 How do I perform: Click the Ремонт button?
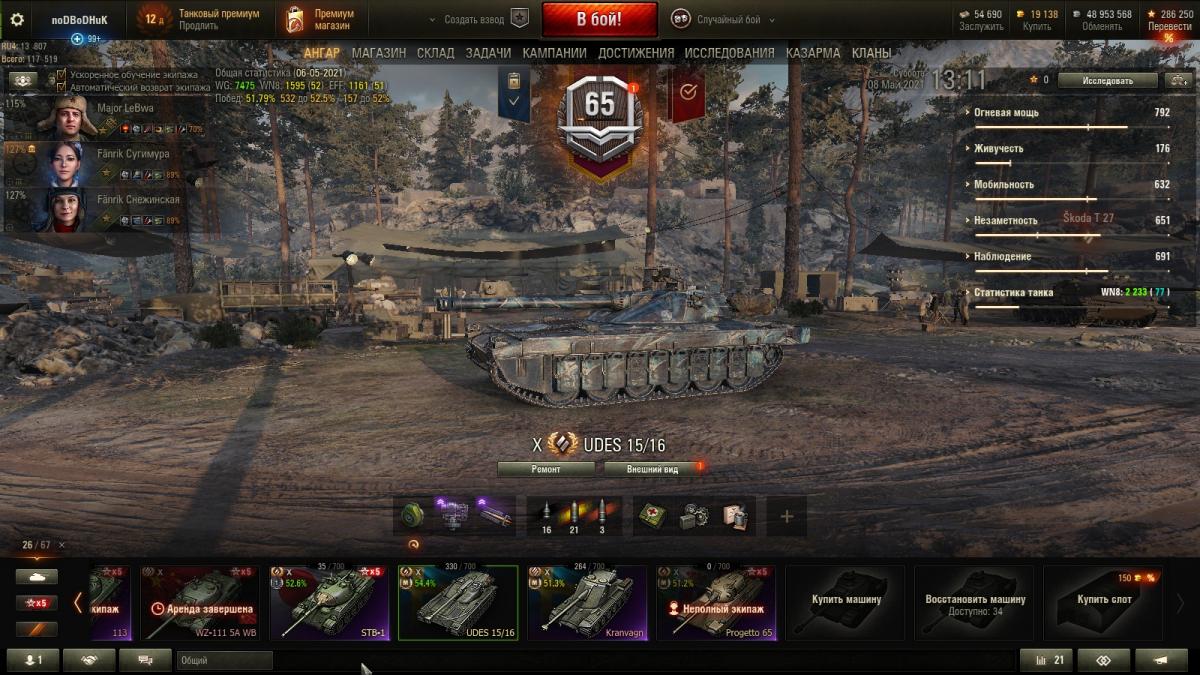tap(545, 468)
